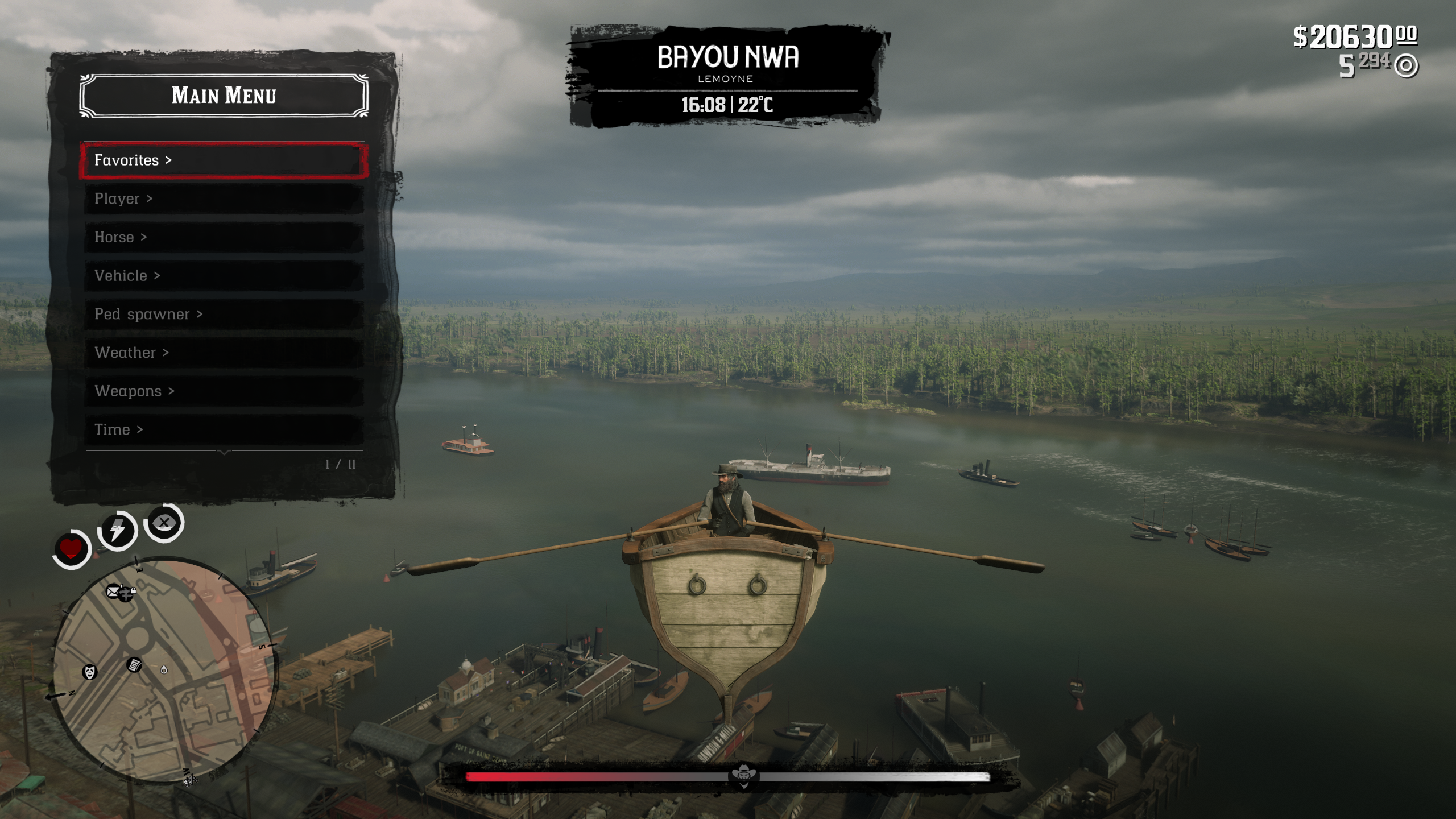Choose the Vehicle submenu
1456x819 pixels.
[223, 276]
